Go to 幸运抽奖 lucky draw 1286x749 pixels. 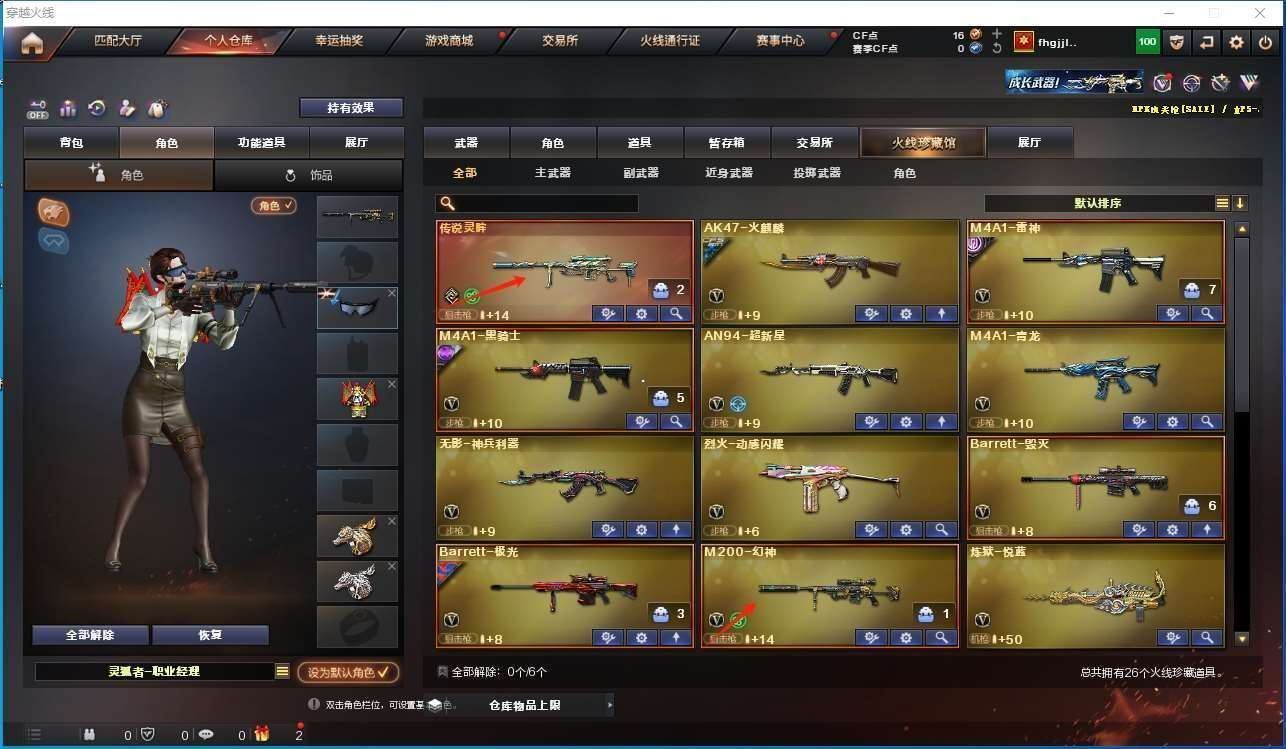(x=339, y=42)
